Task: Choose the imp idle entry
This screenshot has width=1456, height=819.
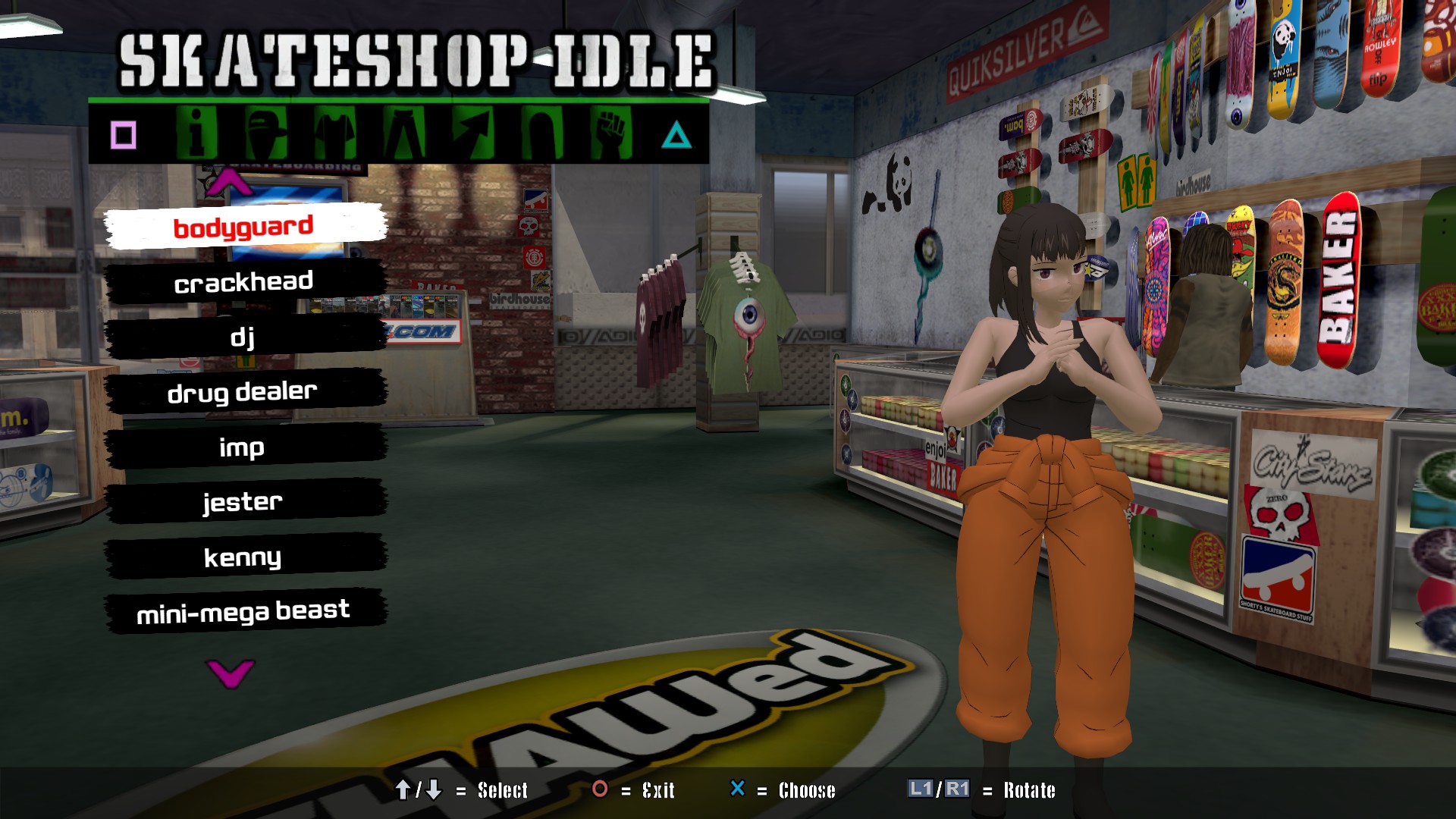Action: [x=244, y=447]
